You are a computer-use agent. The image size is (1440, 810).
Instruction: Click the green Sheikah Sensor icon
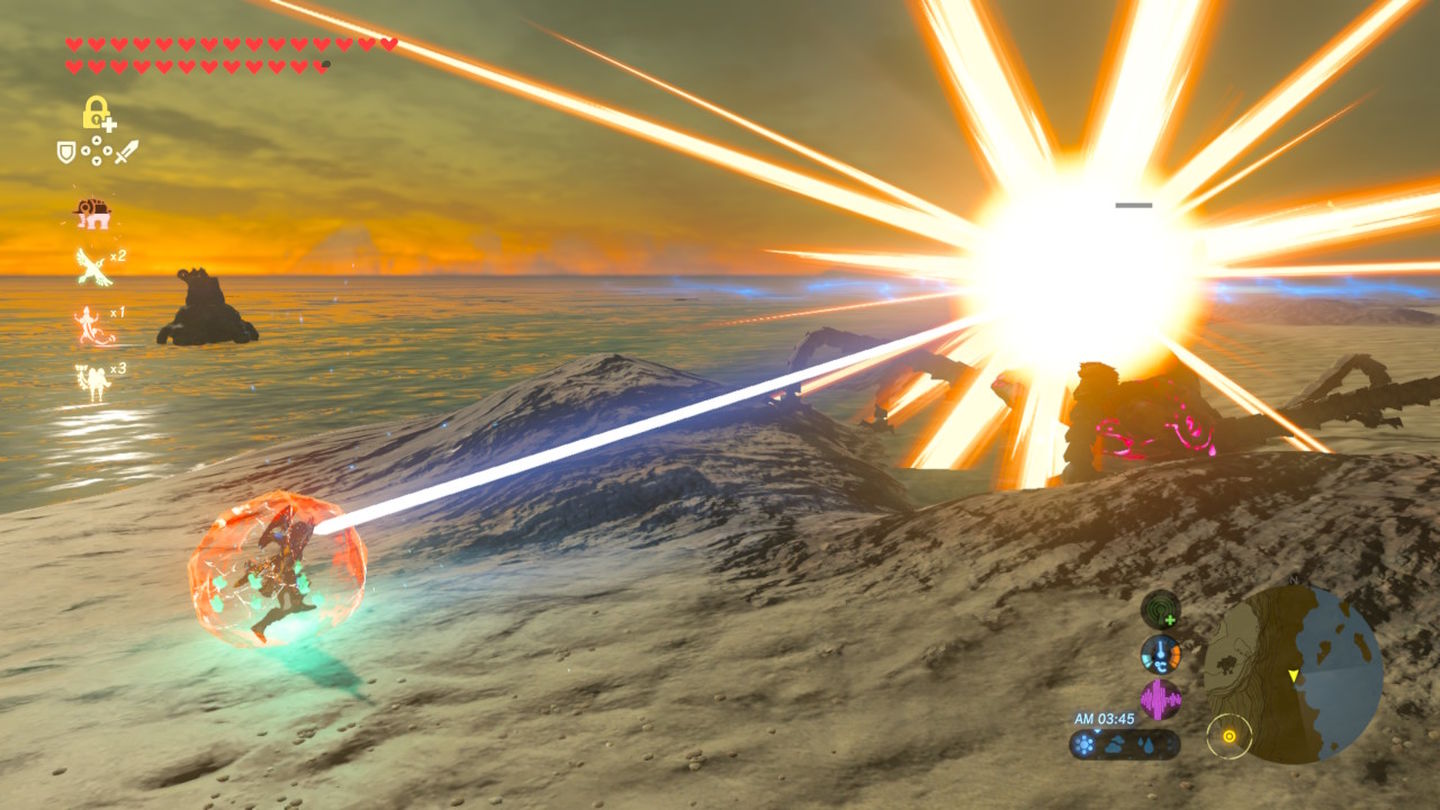1160,609
